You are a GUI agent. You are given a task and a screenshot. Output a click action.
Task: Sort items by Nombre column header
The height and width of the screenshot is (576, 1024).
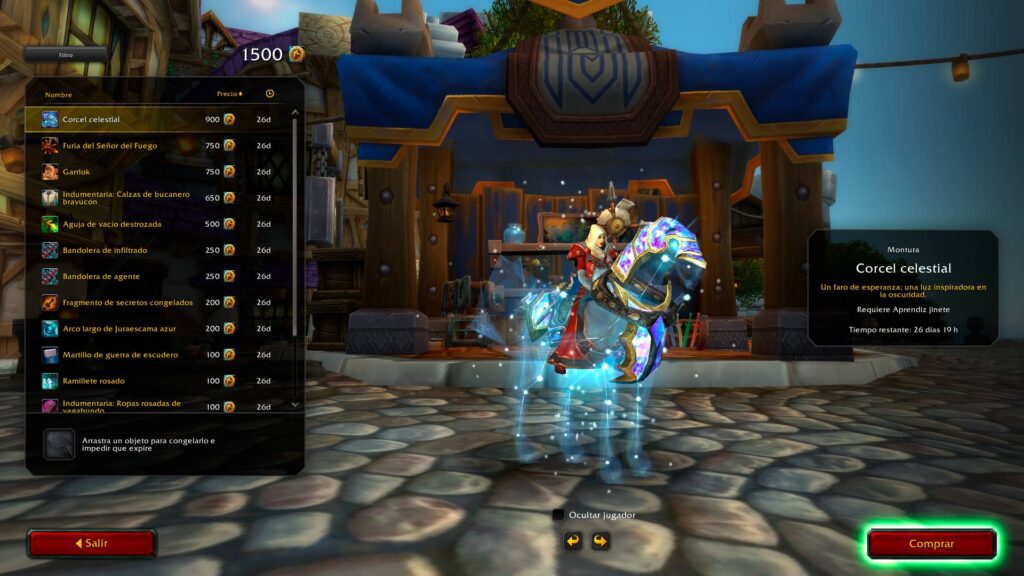click(x=59, y=94)
